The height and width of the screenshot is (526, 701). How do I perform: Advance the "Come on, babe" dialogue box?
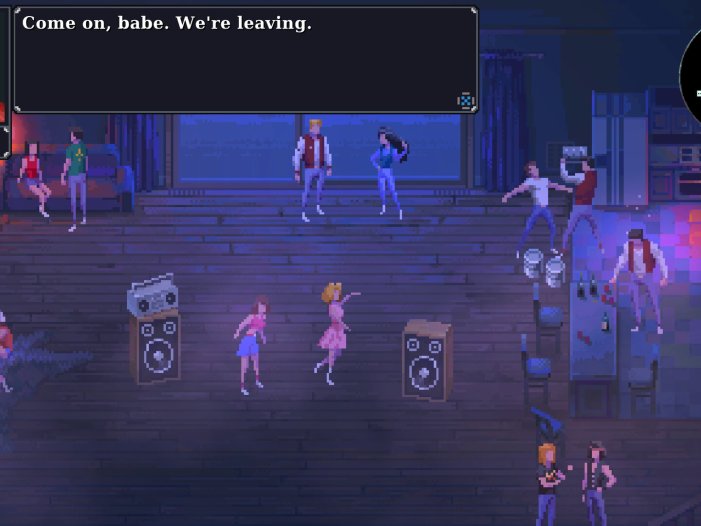pos(244,60)
